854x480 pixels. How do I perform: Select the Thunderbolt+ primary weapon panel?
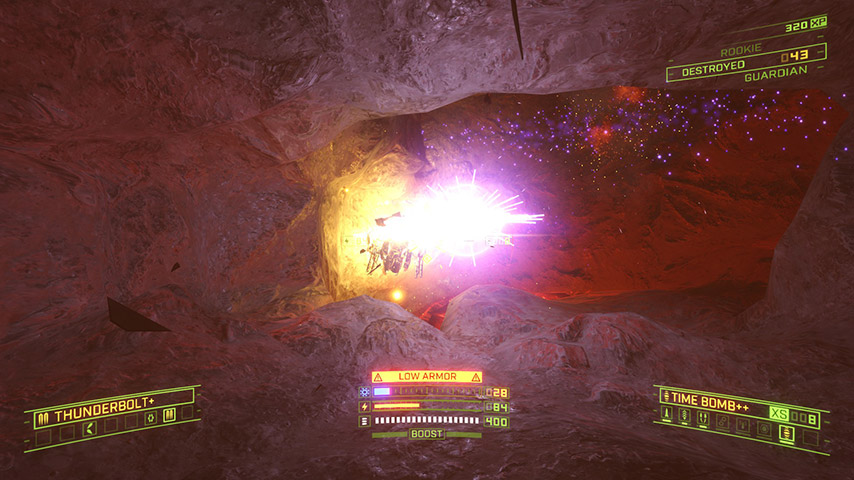point(100,412)
